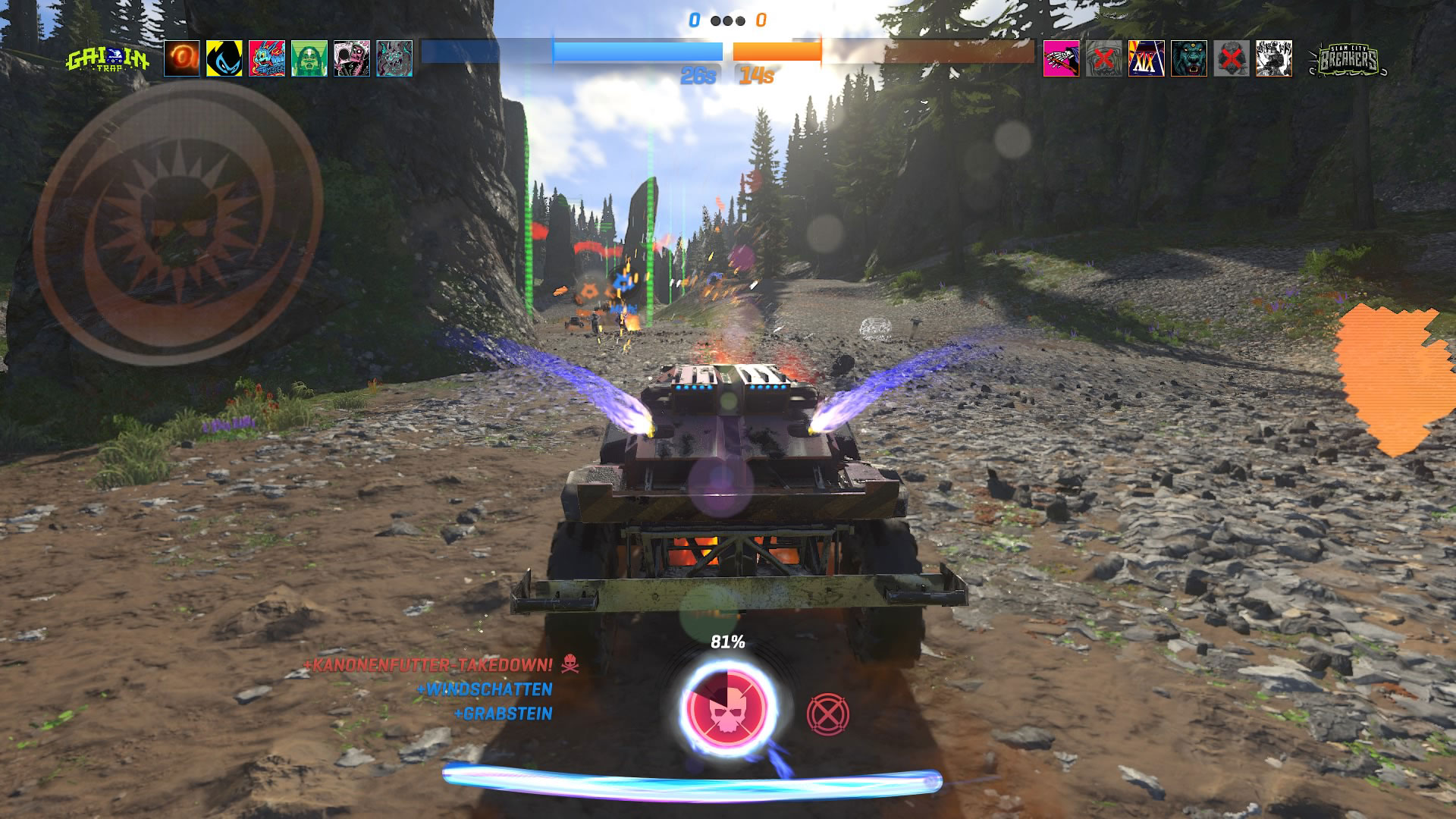Click the Slam City Breakers team logo
The image size is (1456, 819).
click(1348, 59)
